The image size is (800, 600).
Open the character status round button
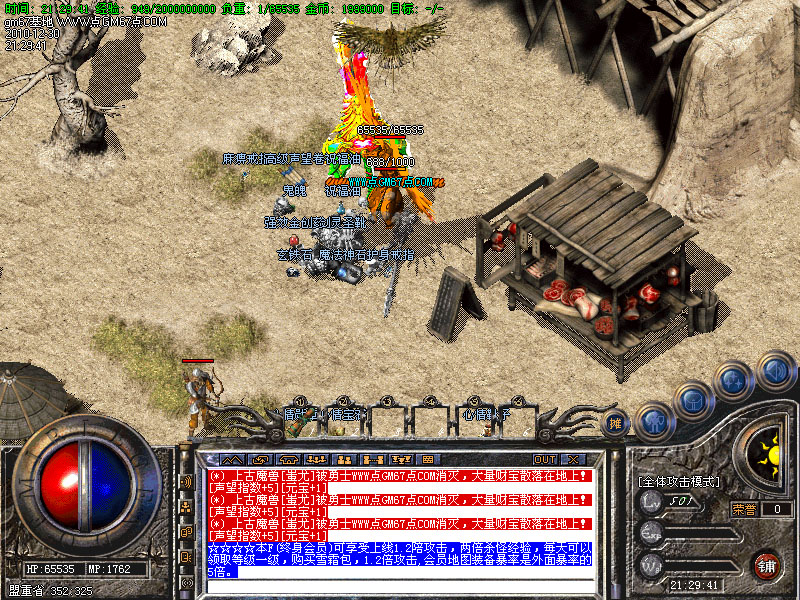654,421
